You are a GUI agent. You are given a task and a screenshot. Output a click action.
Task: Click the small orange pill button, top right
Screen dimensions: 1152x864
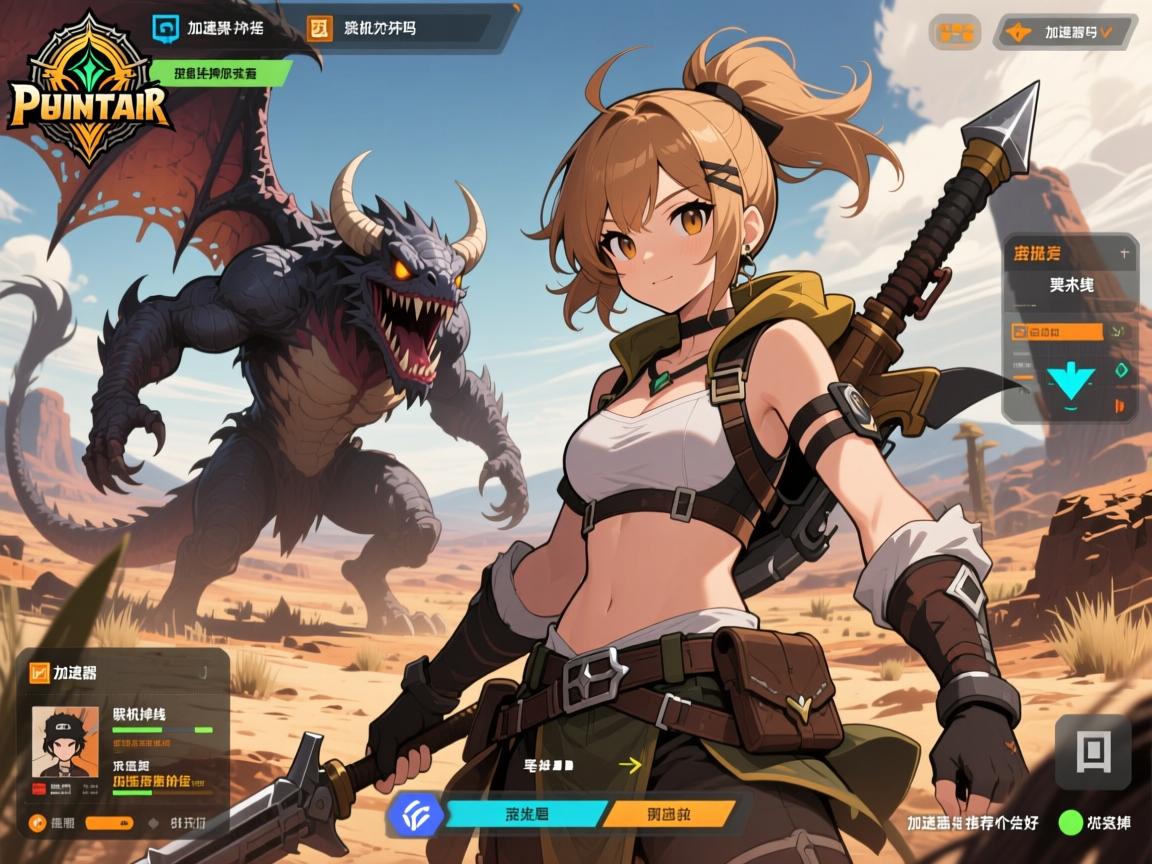click(x=954, y=32)
